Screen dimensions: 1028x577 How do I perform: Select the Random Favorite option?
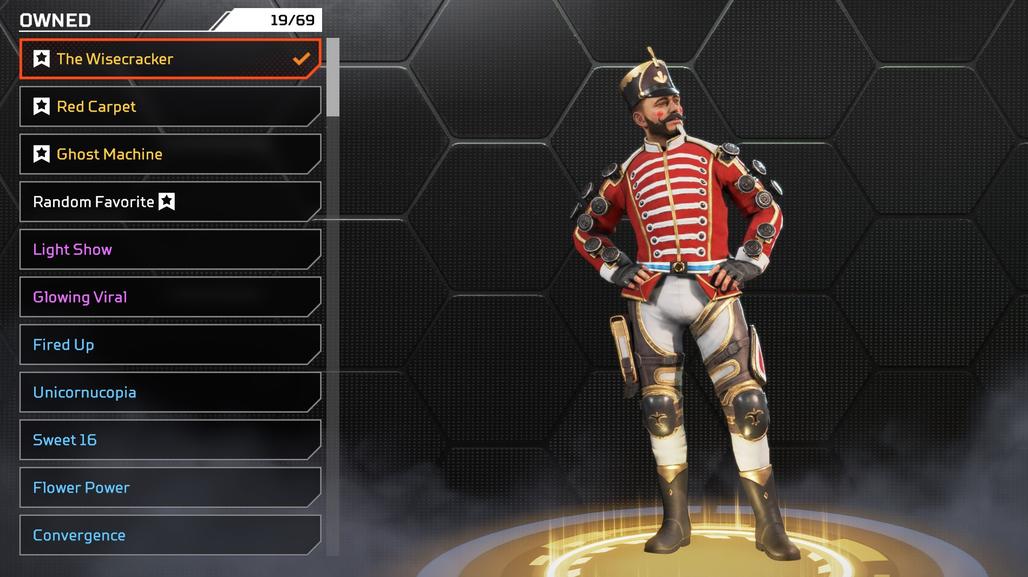[x=170, y=202]
